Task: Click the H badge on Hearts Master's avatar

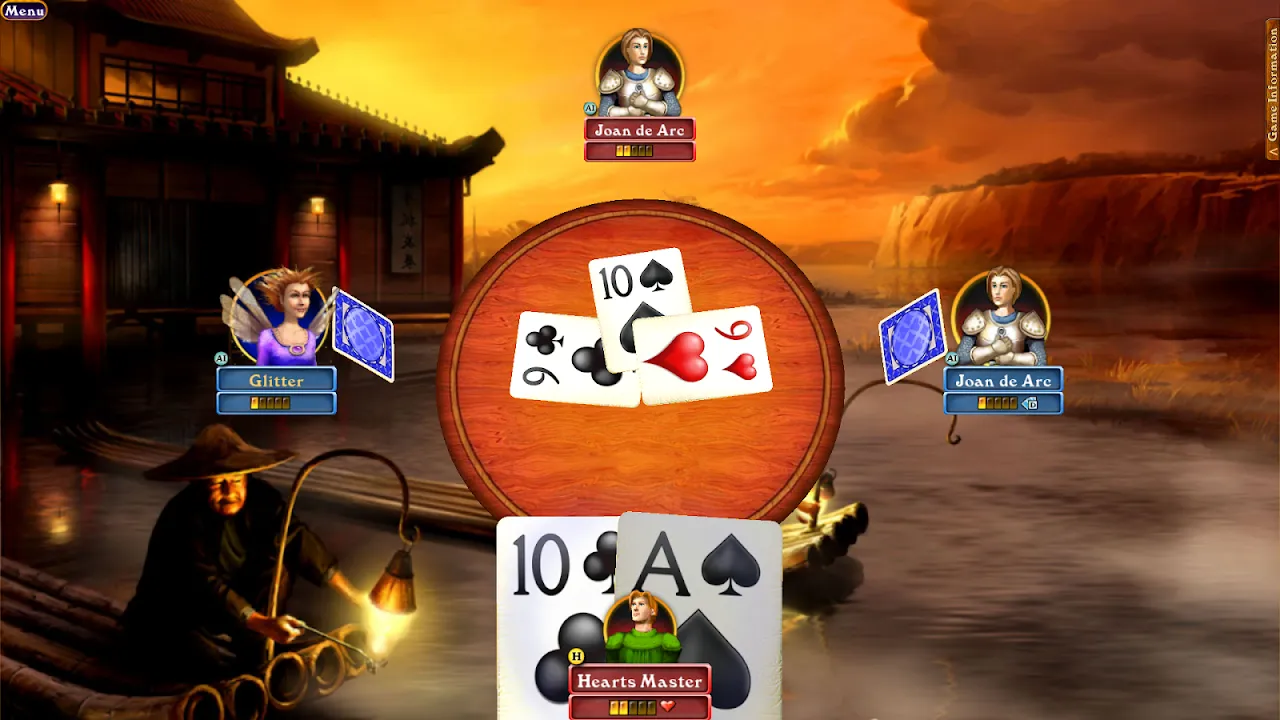Action: coord(576,656)
